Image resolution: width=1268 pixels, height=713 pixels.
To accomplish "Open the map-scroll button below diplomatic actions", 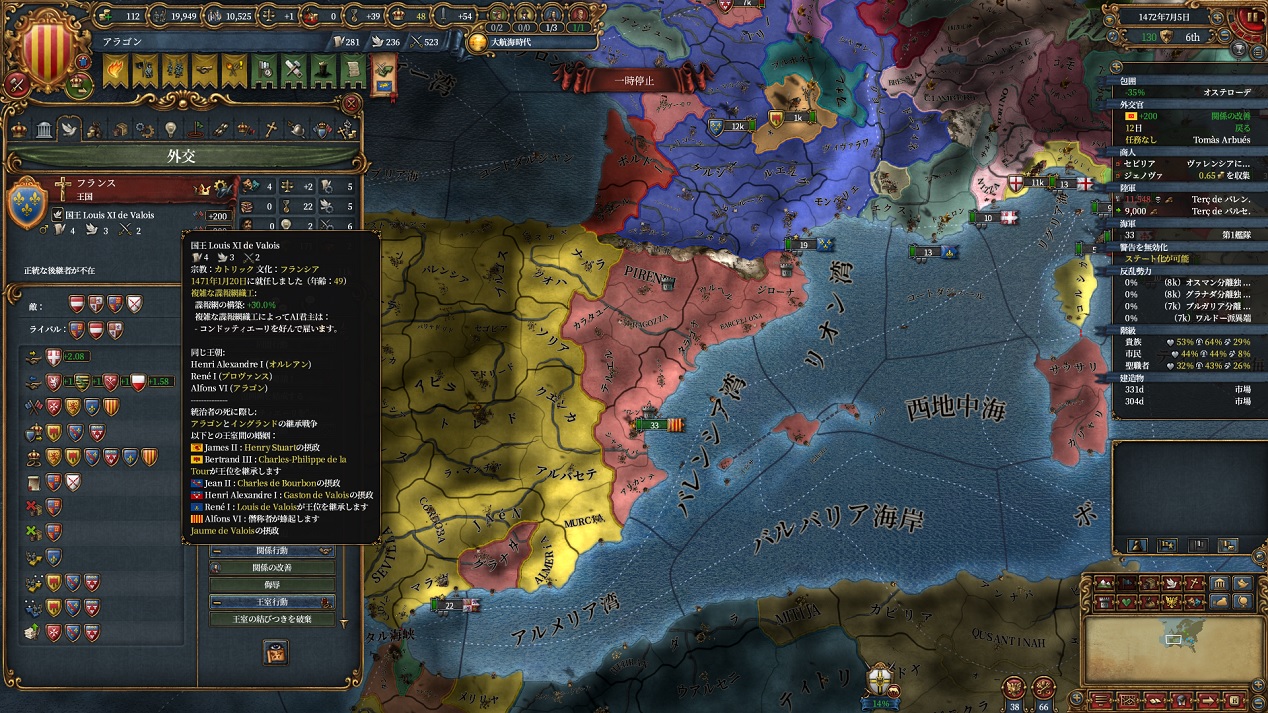I will click(x=275, y=652).
